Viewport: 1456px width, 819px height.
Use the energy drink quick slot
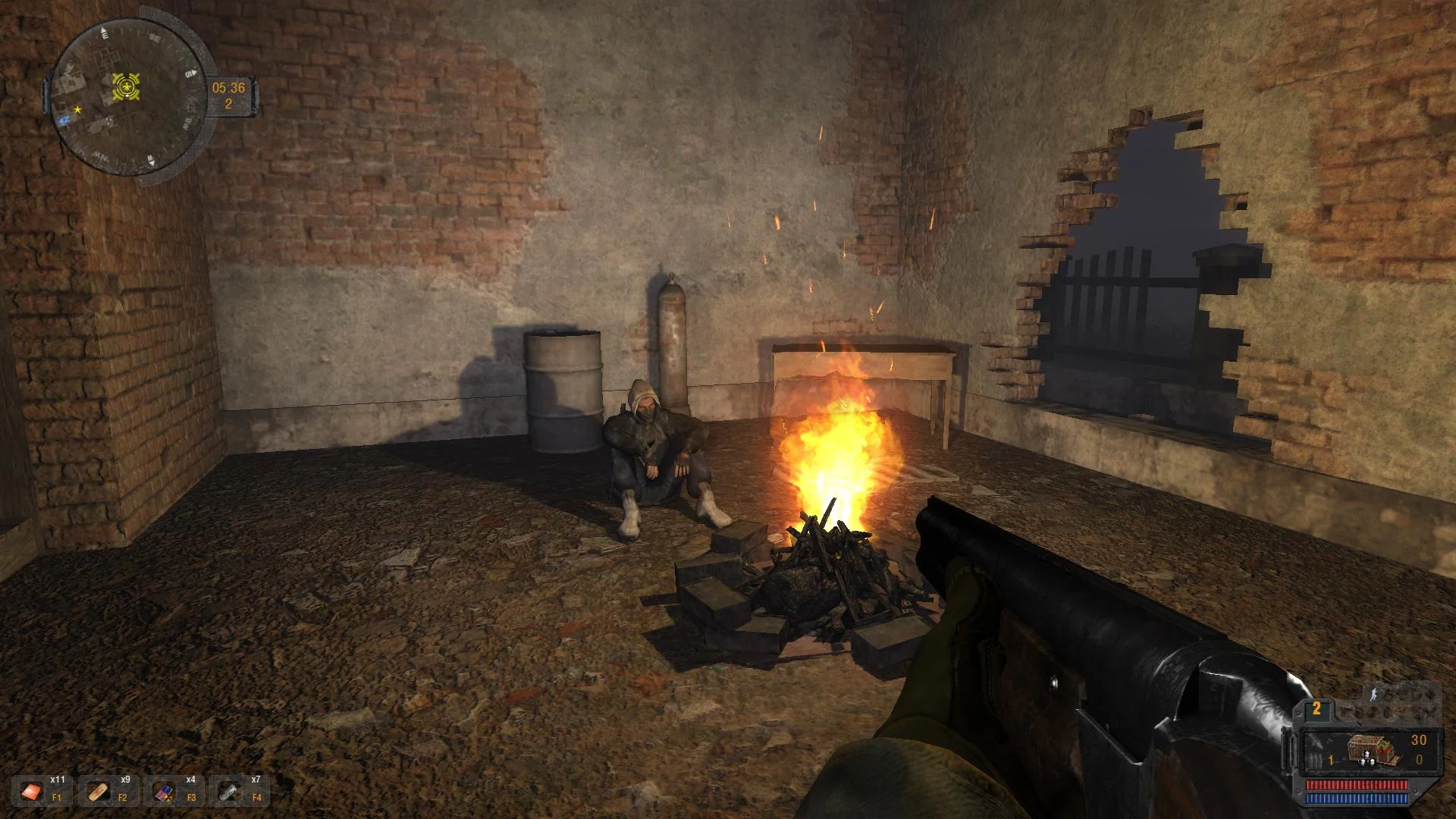163,792
